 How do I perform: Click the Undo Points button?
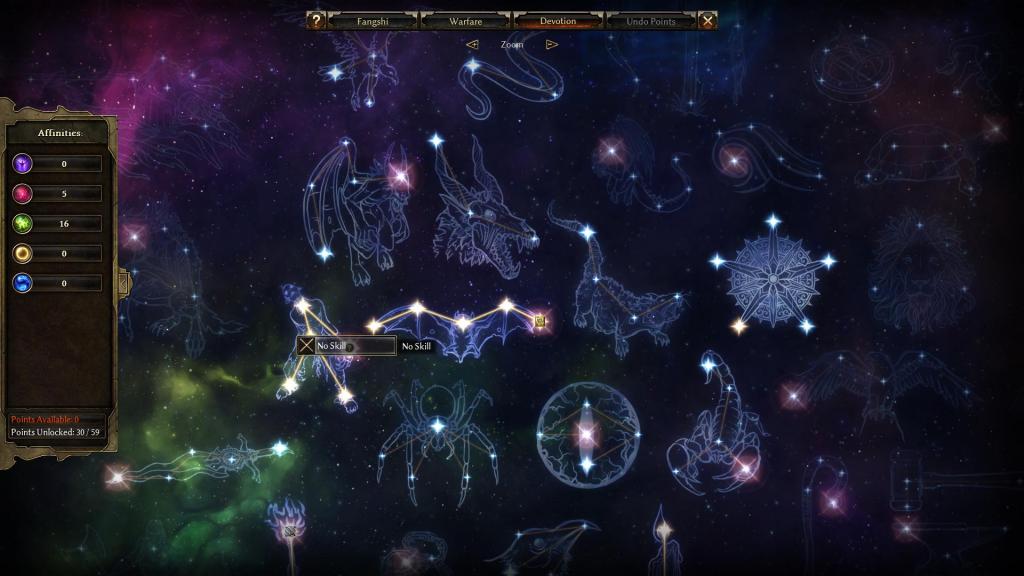point(650,21)
